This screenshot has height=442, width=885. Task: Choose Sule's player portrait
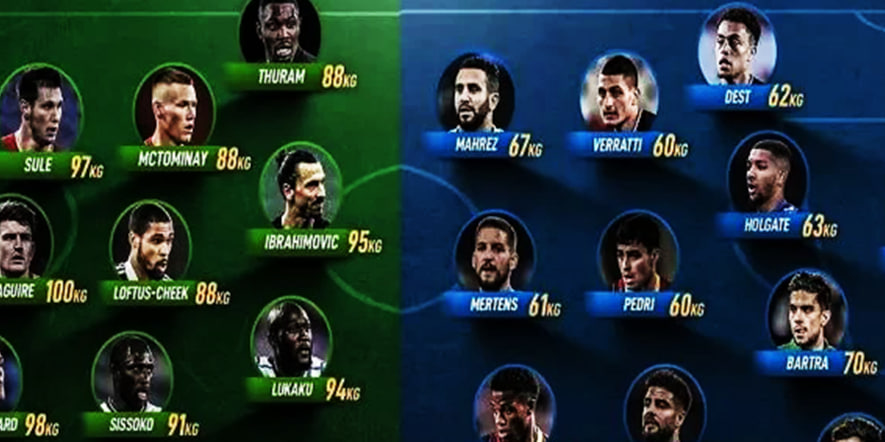[39, 108]
